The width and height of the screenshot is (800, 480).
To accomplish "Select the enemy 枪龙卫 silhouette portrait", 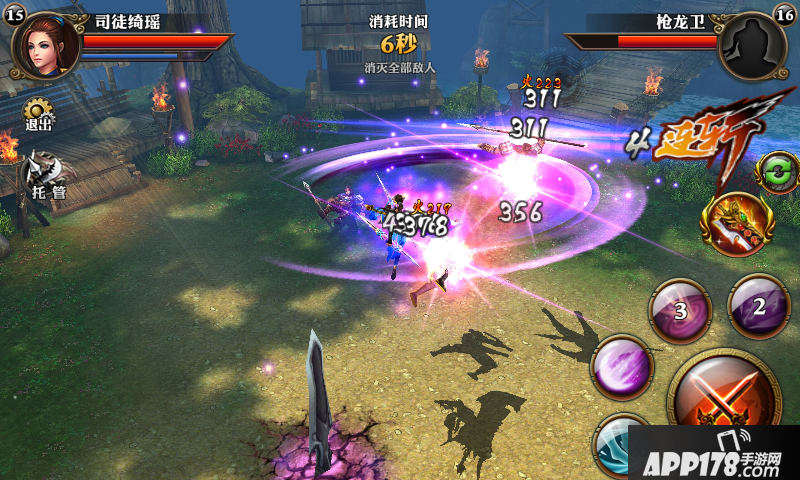I will point(753,44).
